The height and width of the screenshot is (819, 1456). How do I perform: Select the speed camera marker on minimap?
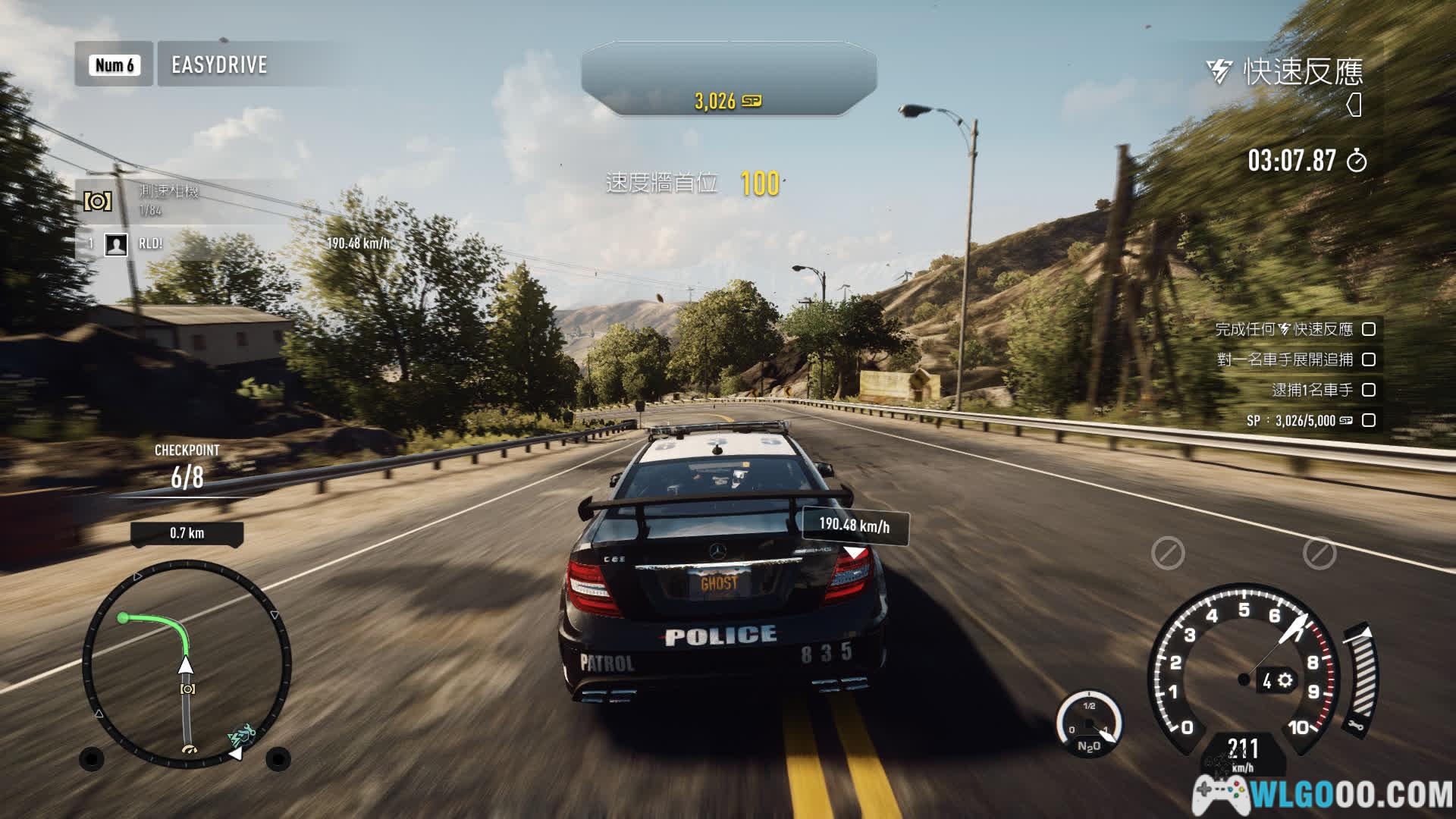pyautogui.click(x=187, y=689)
